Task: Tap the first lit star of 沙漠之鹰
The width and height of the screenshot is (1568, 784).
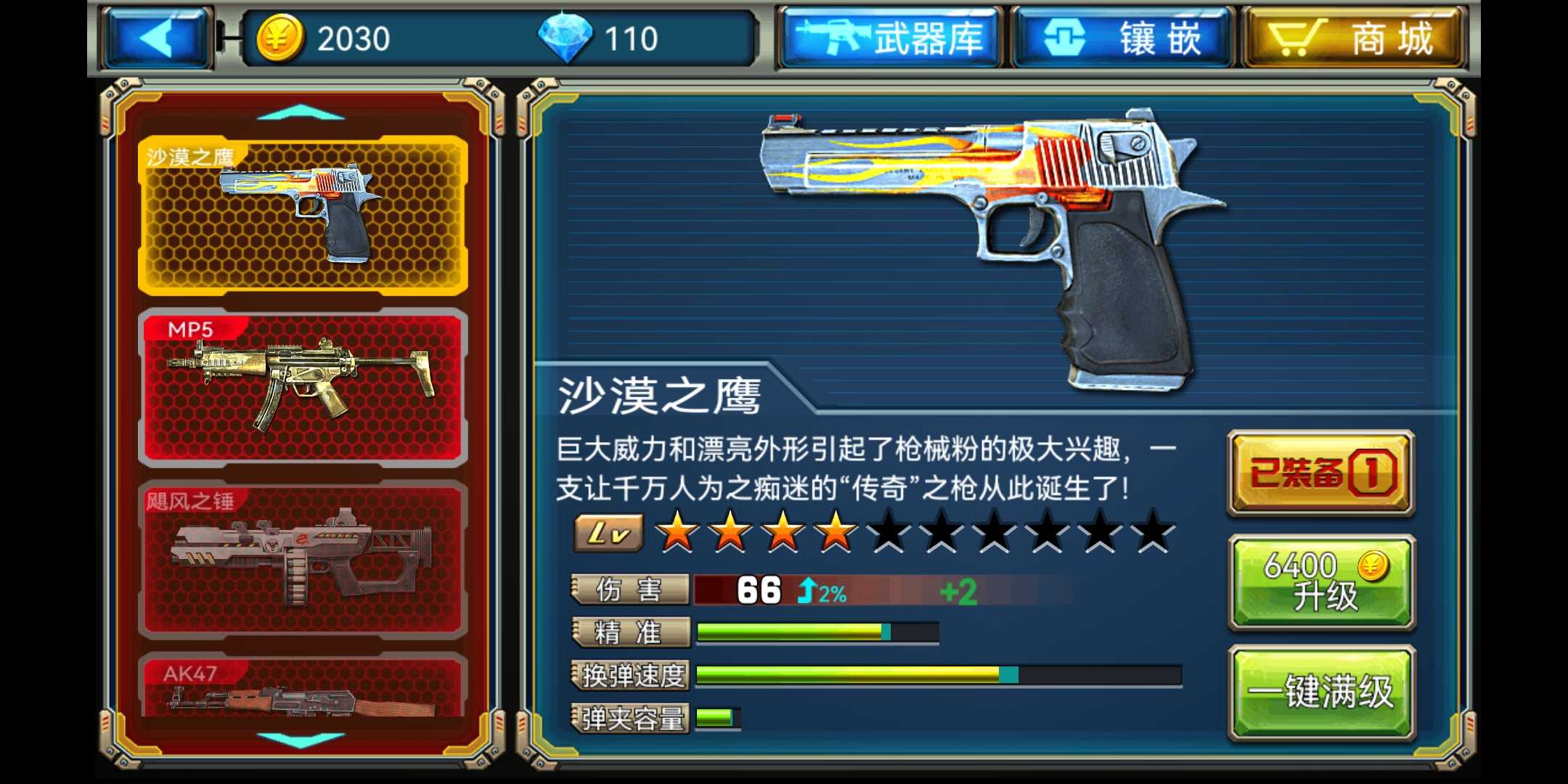Action: coord(679,531)
